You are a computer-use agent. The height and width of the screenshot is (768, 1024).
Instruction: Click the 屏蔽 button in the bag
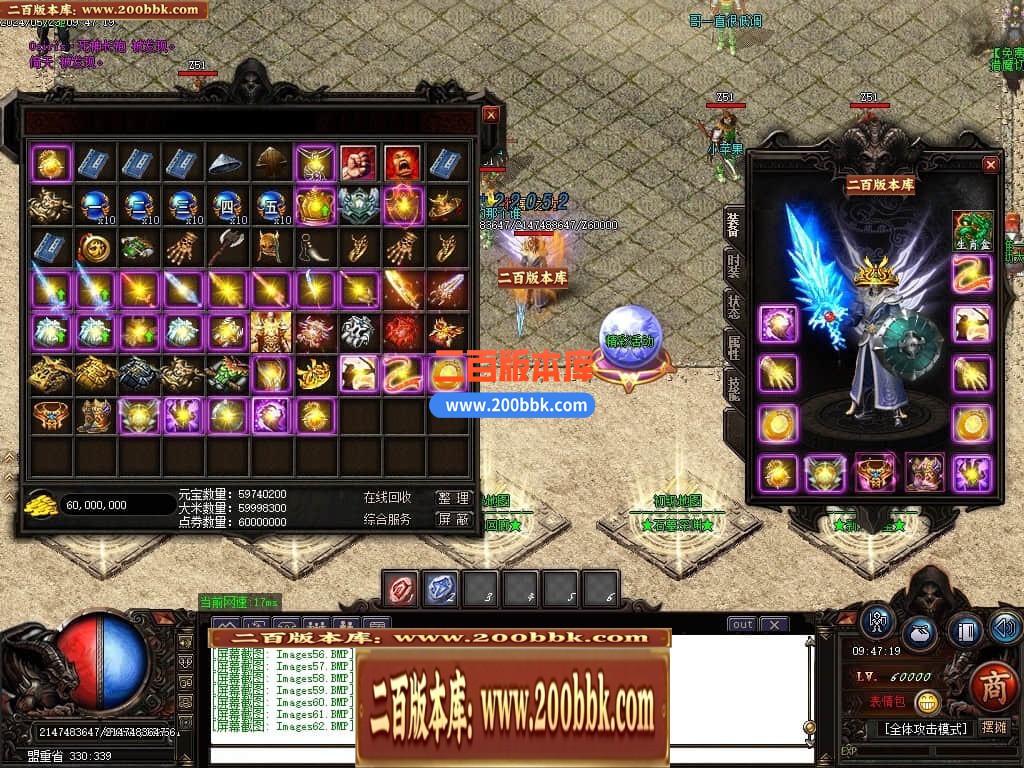453,520
